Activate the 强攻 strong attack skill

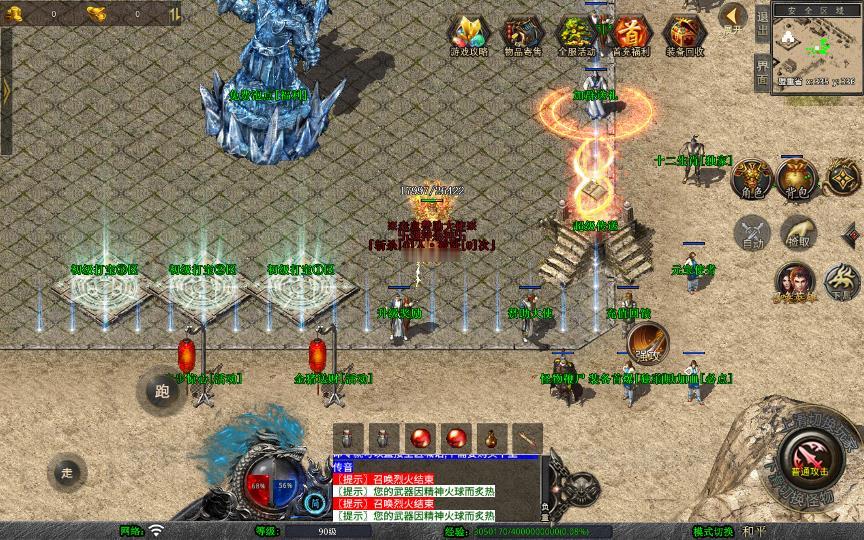648,344
